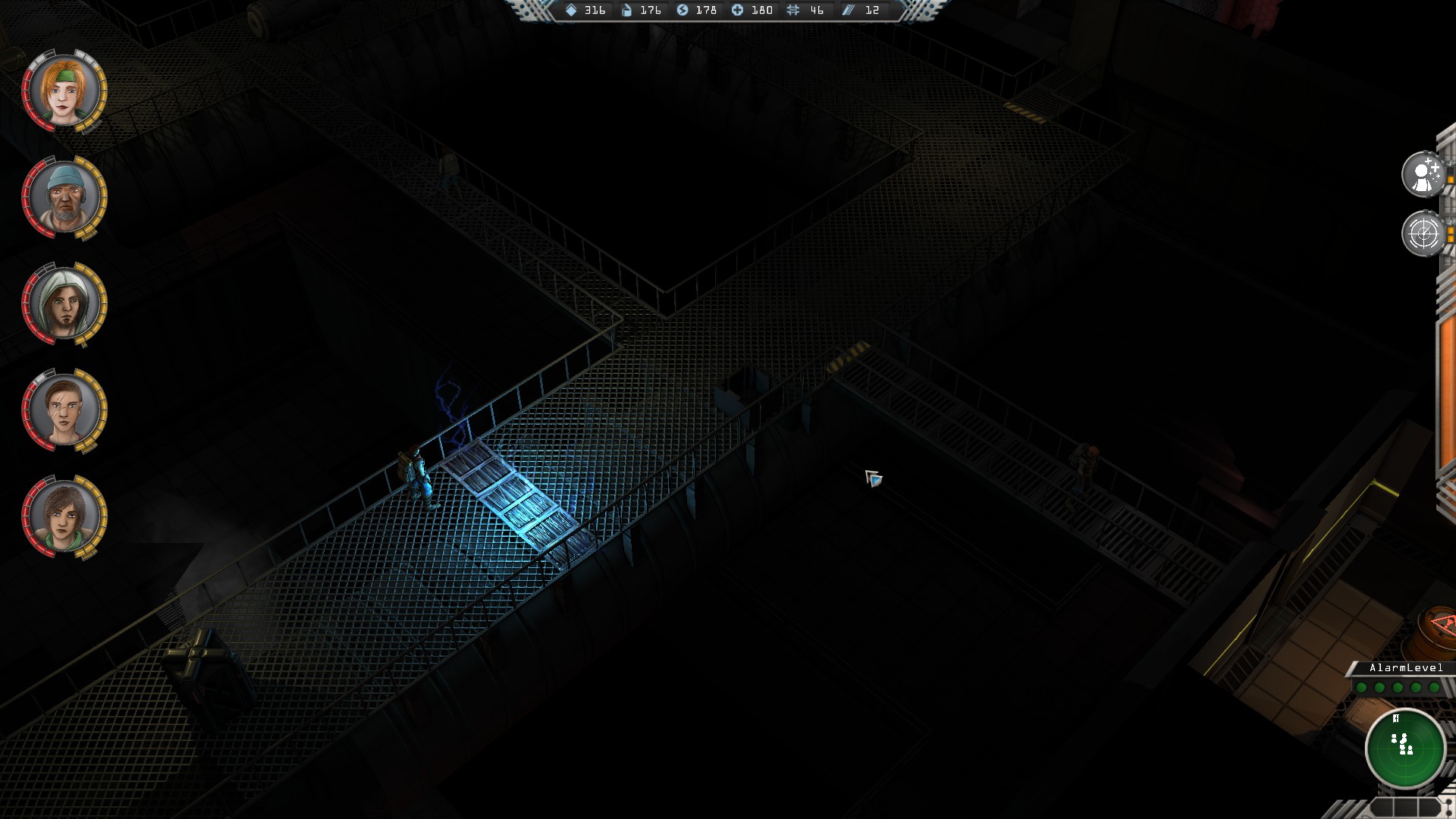Image resolution: width=1456 pixels, height=819 pixels.
Task: Select the short-haired young man's portrait
Action: [64, 409]
